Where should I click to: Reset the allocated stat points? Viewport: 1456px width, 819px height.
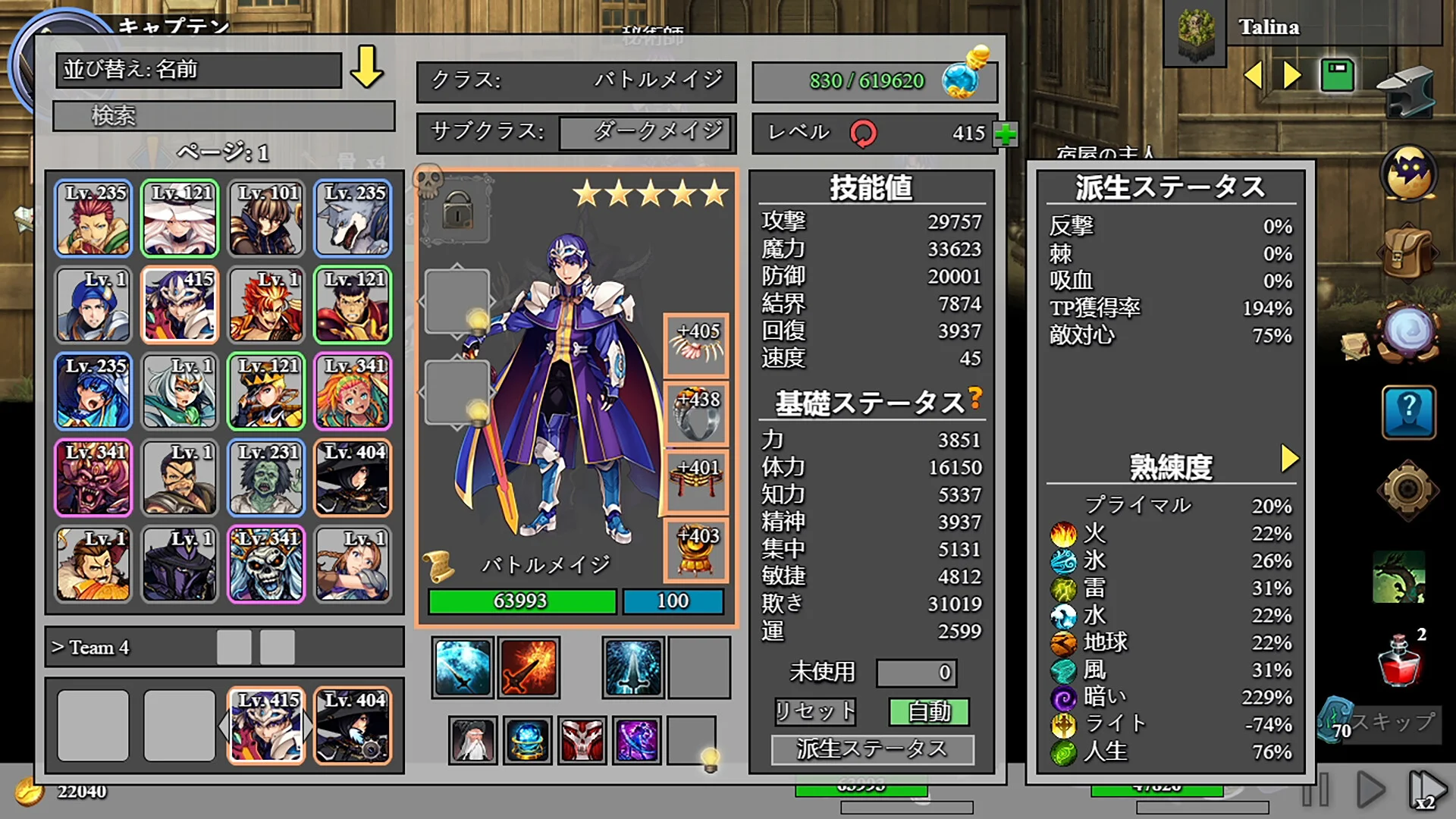coord(815,711)
